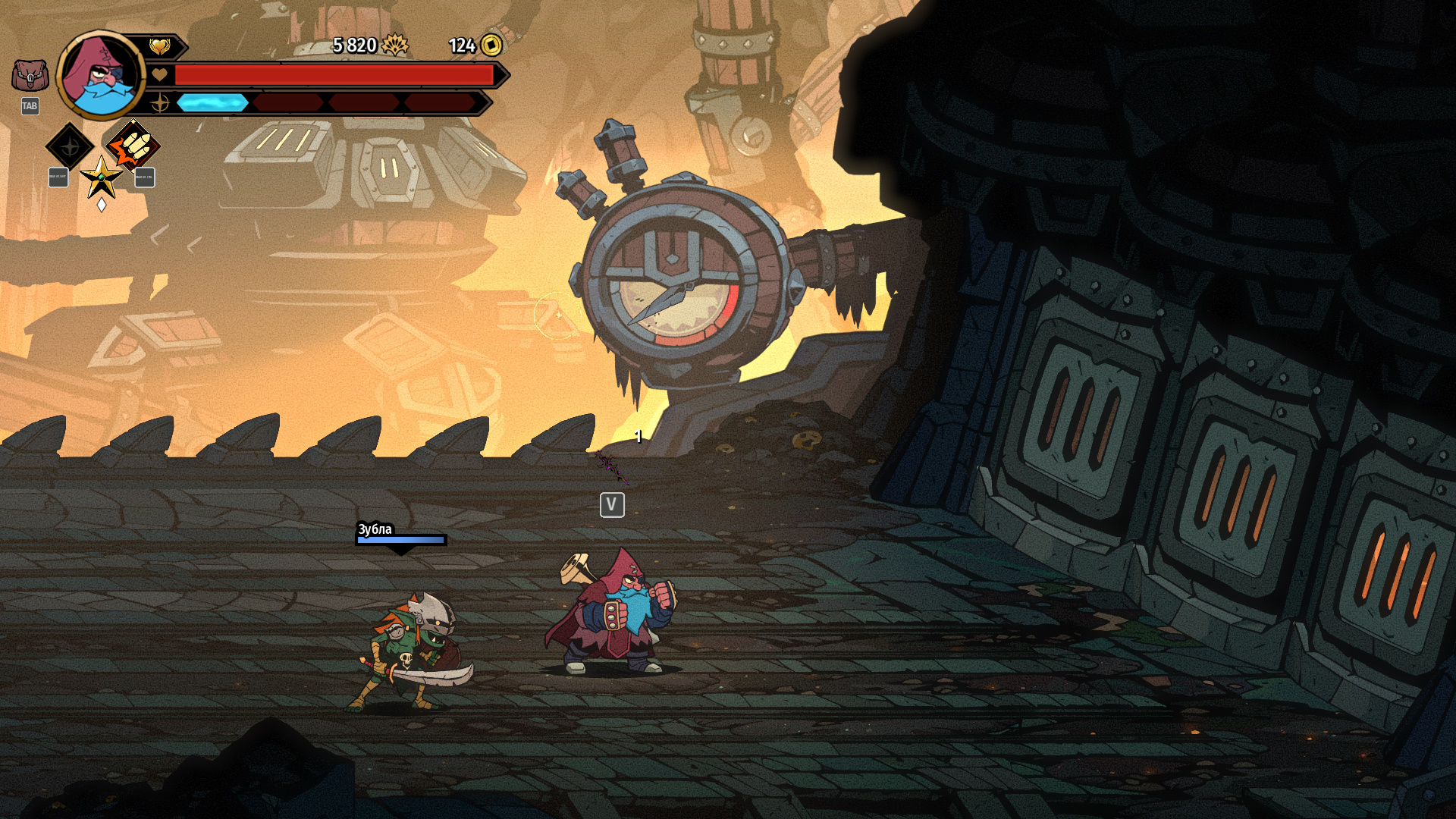Screen dimensions: 1456x819
Task: Select the dark compass-star ability slot
Action: [70, 146]
